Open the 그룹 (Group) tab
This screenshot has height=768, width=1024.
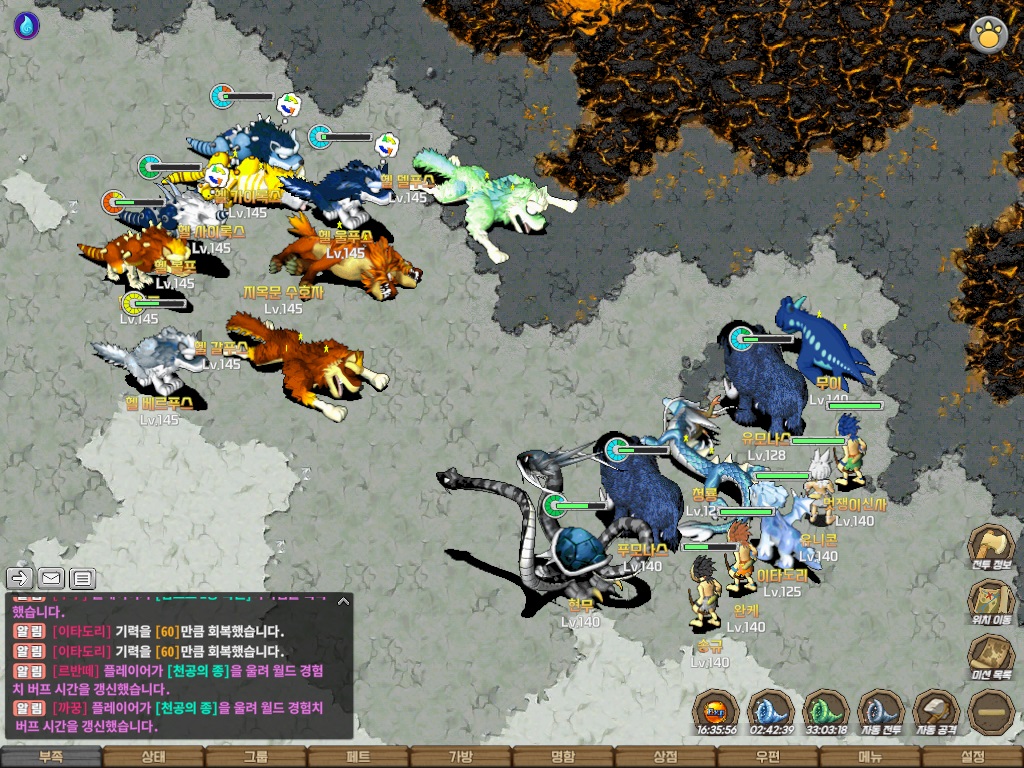256,757
